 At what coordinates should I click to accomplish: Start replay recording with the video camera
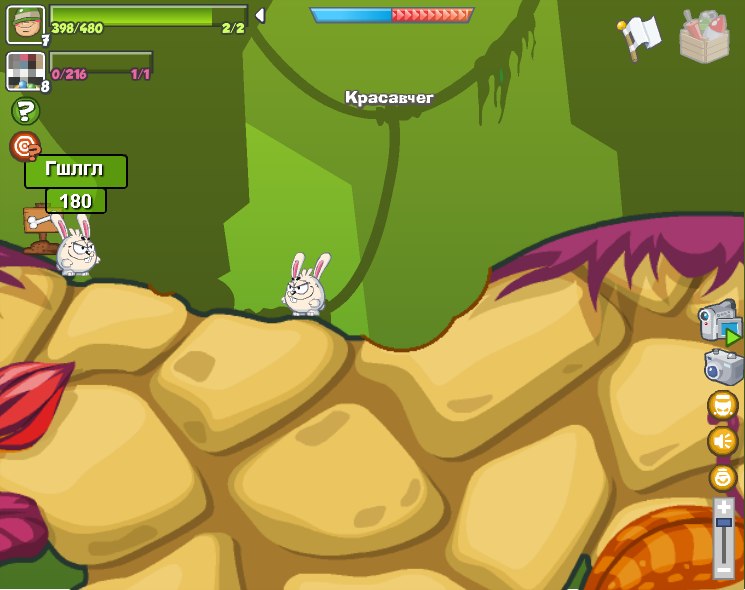click(720, 322)
